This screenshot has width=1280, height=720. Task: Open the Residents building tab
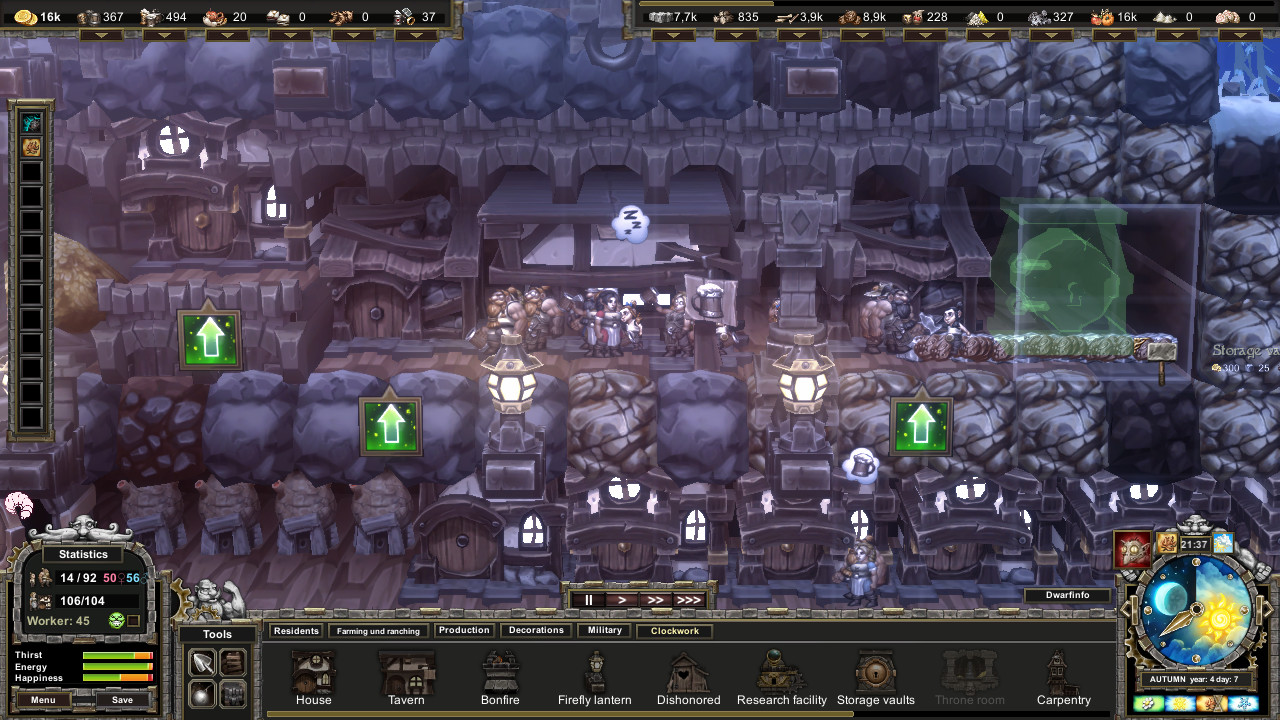point(297,630)
